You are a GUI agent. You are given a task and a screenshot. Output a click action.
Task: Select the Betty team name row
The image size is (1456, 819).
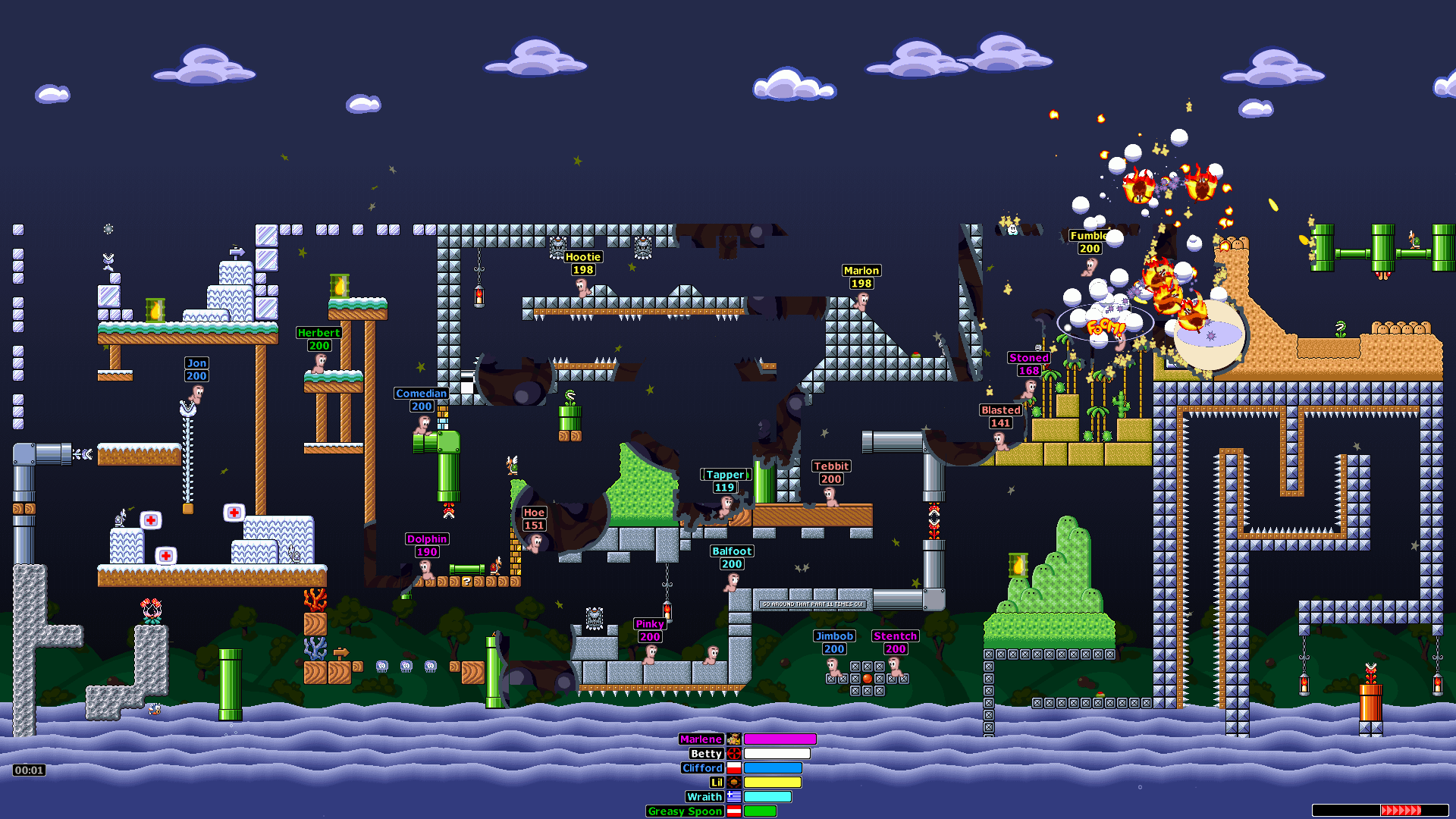click(x=706, y=754)
